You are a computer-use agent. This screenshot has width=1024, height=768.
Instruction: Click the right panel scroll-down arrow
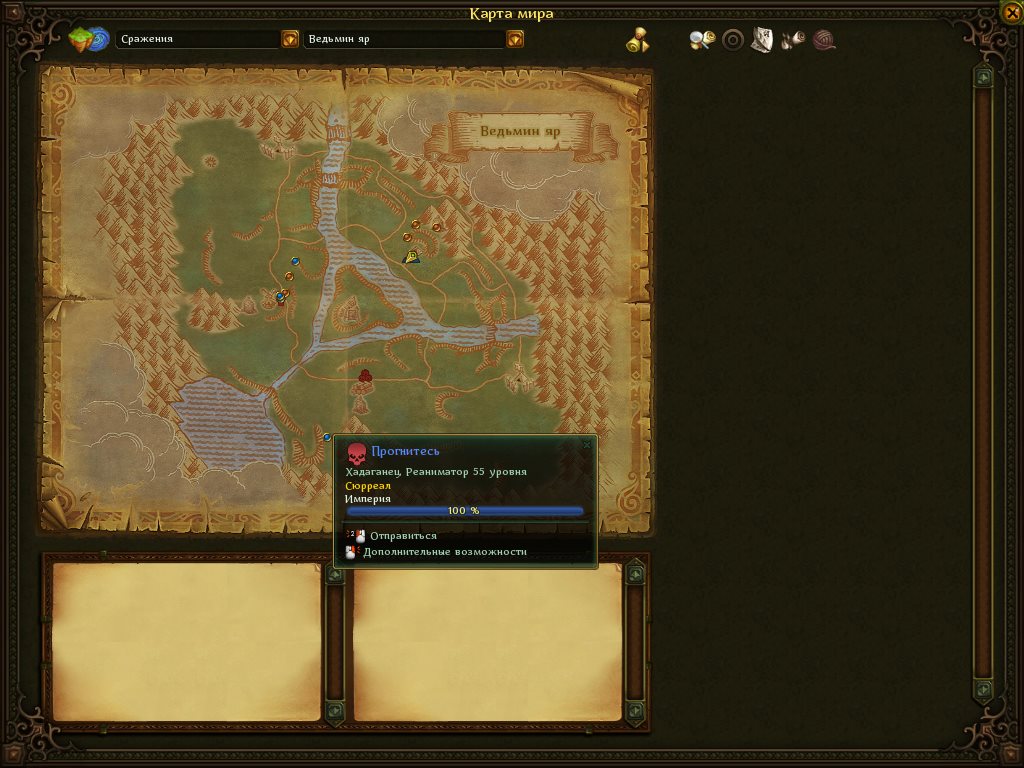[x=984, y=690]
